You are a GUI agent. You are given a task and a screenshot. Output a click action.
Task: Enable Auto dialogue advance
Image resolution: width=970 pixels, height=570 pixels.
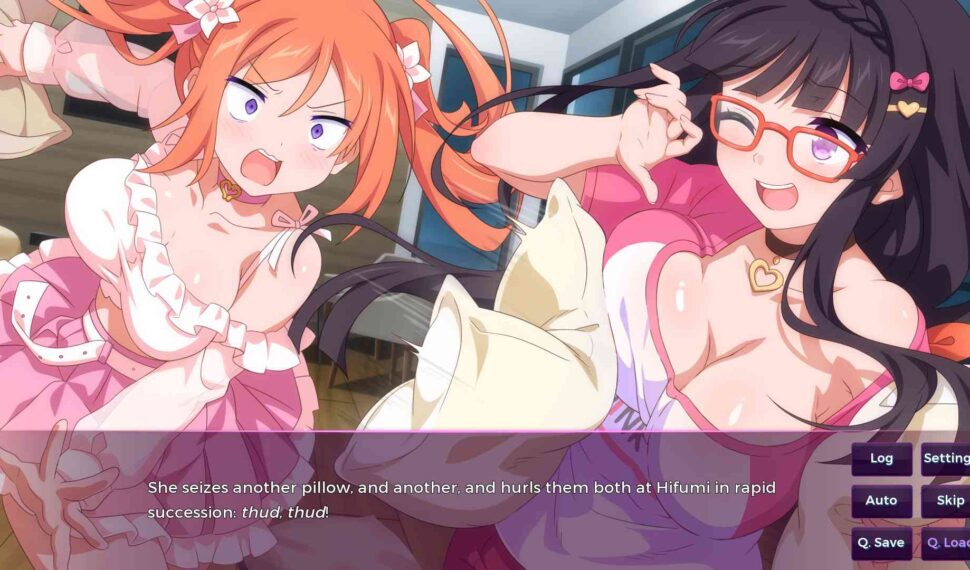pyautogui.click(x=881, y=501)
